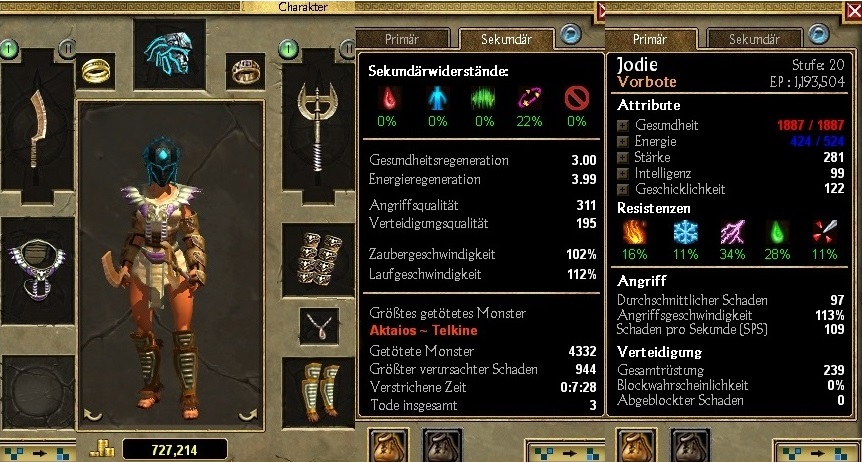
Task: Open the inactive Sekundär tab above Stufe 20
Action: click(x=754, y=40)
